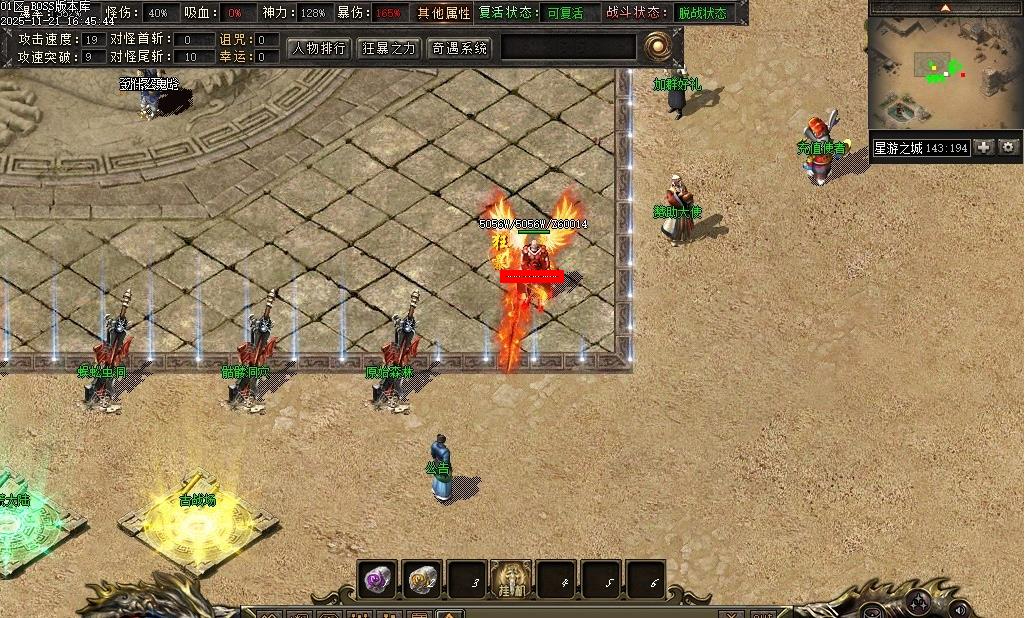Open the 奇遇系统 panel
This screenshot has height=618, width=1028.
point(459,47)
